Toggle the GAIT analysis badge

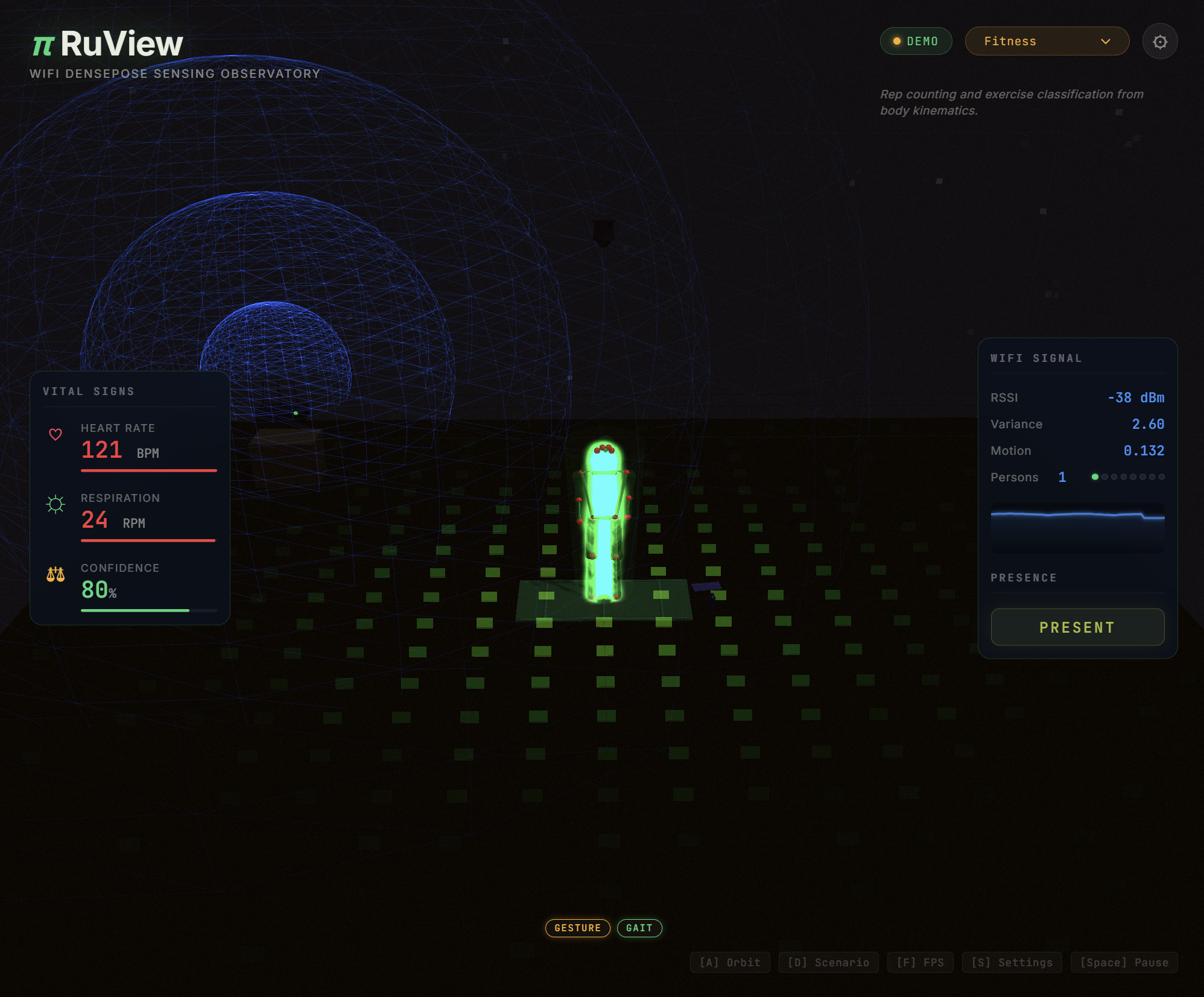[639, 928]
